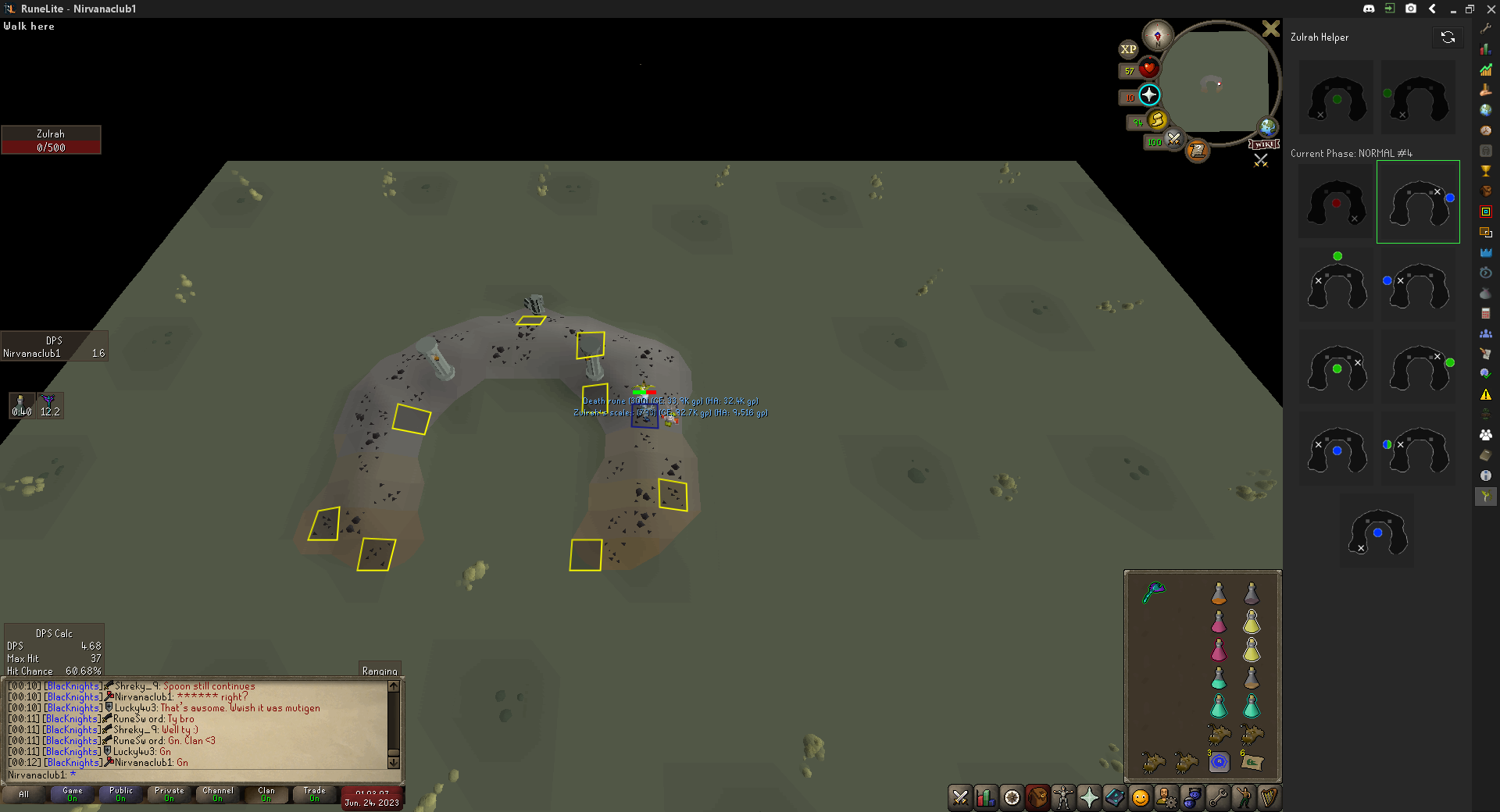Refresh the Zulrah Helper panel
Screen dimensions: 1500x812
pyautogui.click(x=1449, y=37)
